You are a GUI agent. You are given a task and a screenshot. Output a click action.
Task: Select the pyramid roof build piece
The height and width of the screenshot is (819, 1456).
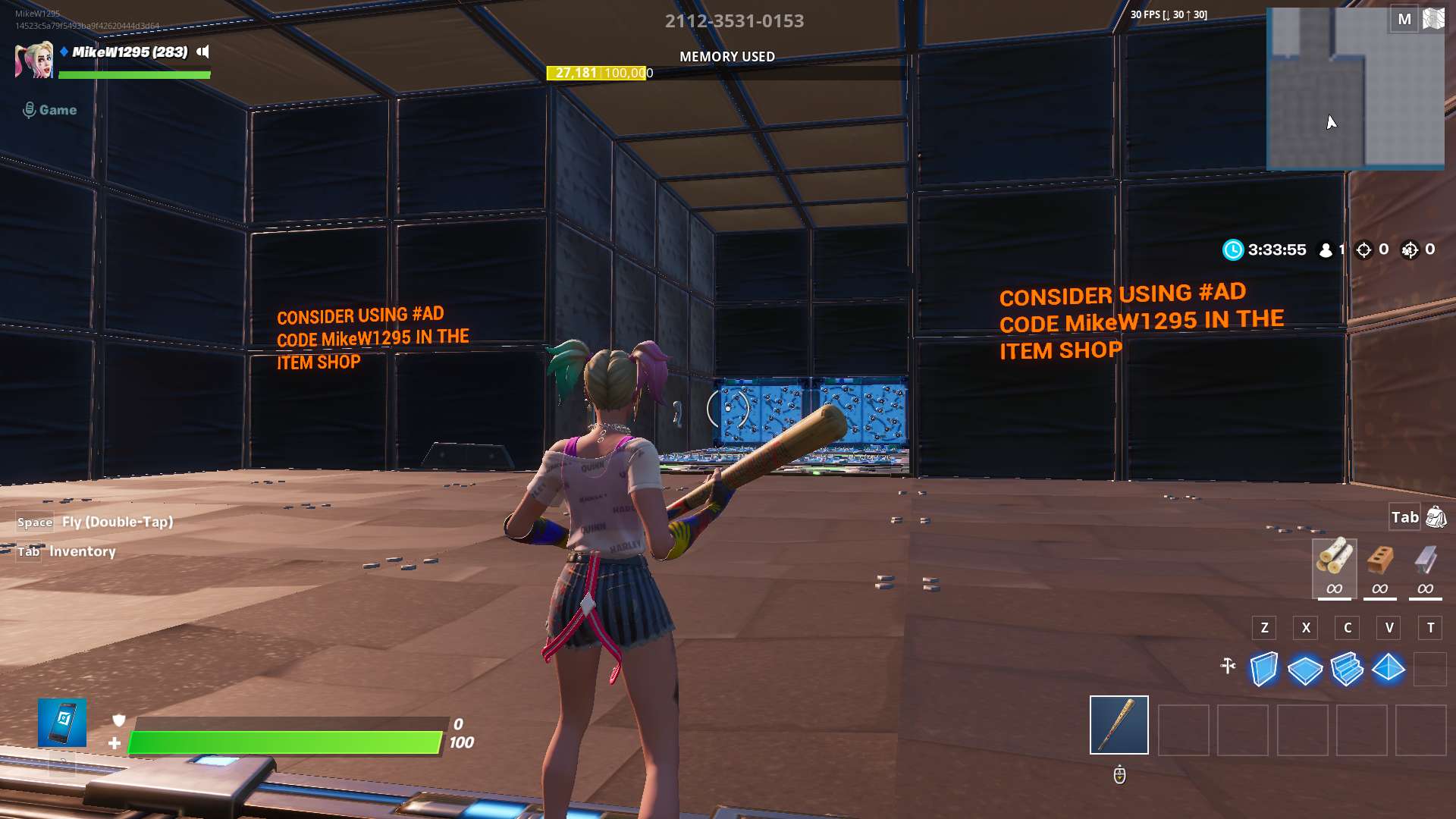(1389, 669)
